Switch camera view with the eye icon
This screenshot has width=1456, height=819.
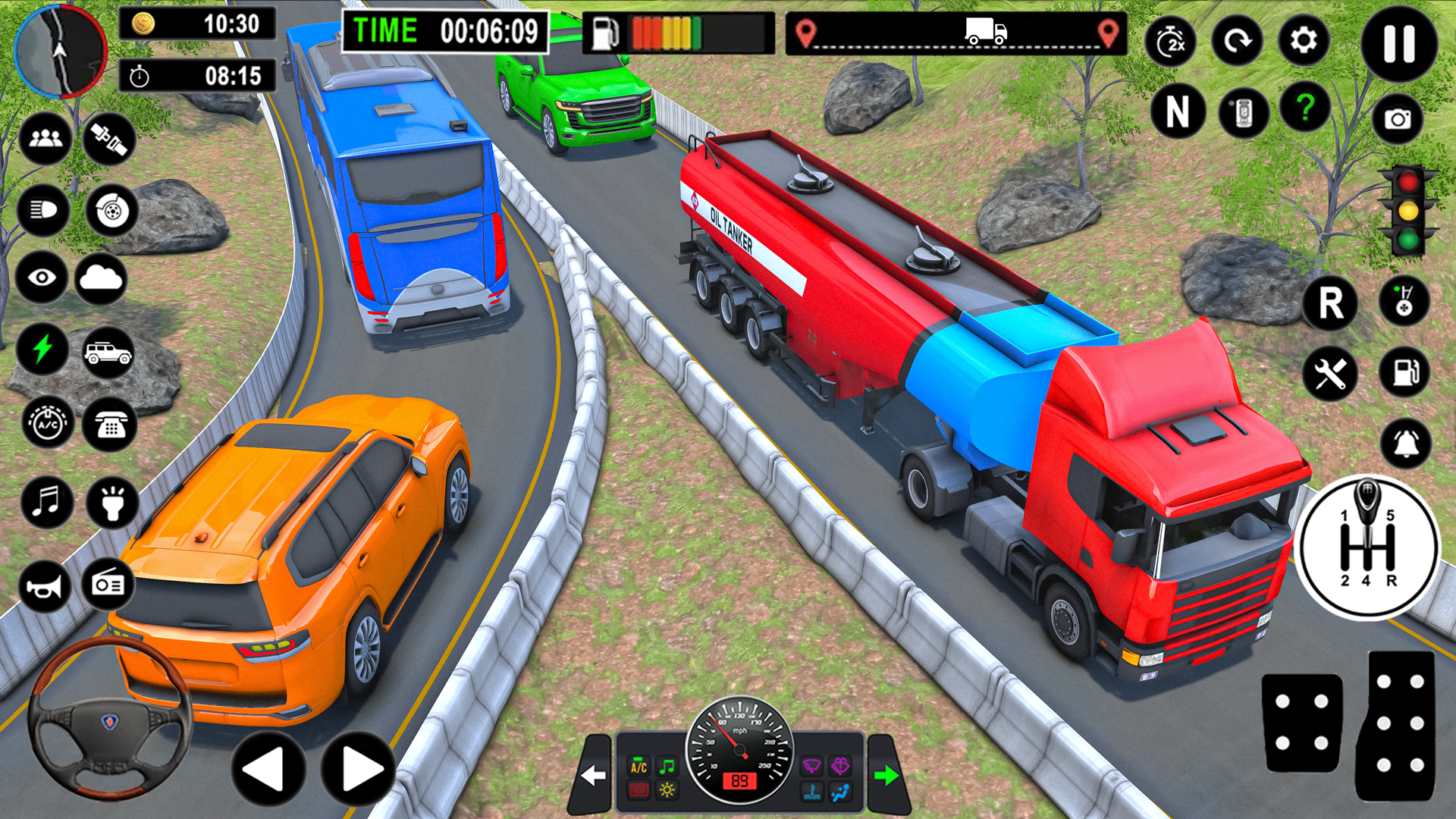point(43,277)
